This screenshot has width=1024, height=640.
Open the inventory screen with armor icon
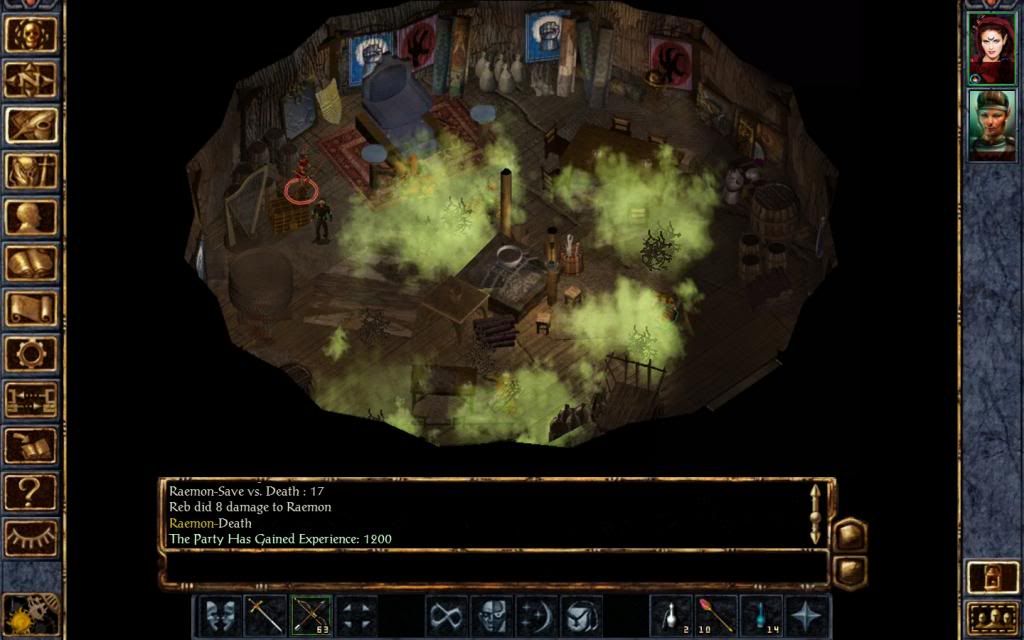(x=30, y=171)
